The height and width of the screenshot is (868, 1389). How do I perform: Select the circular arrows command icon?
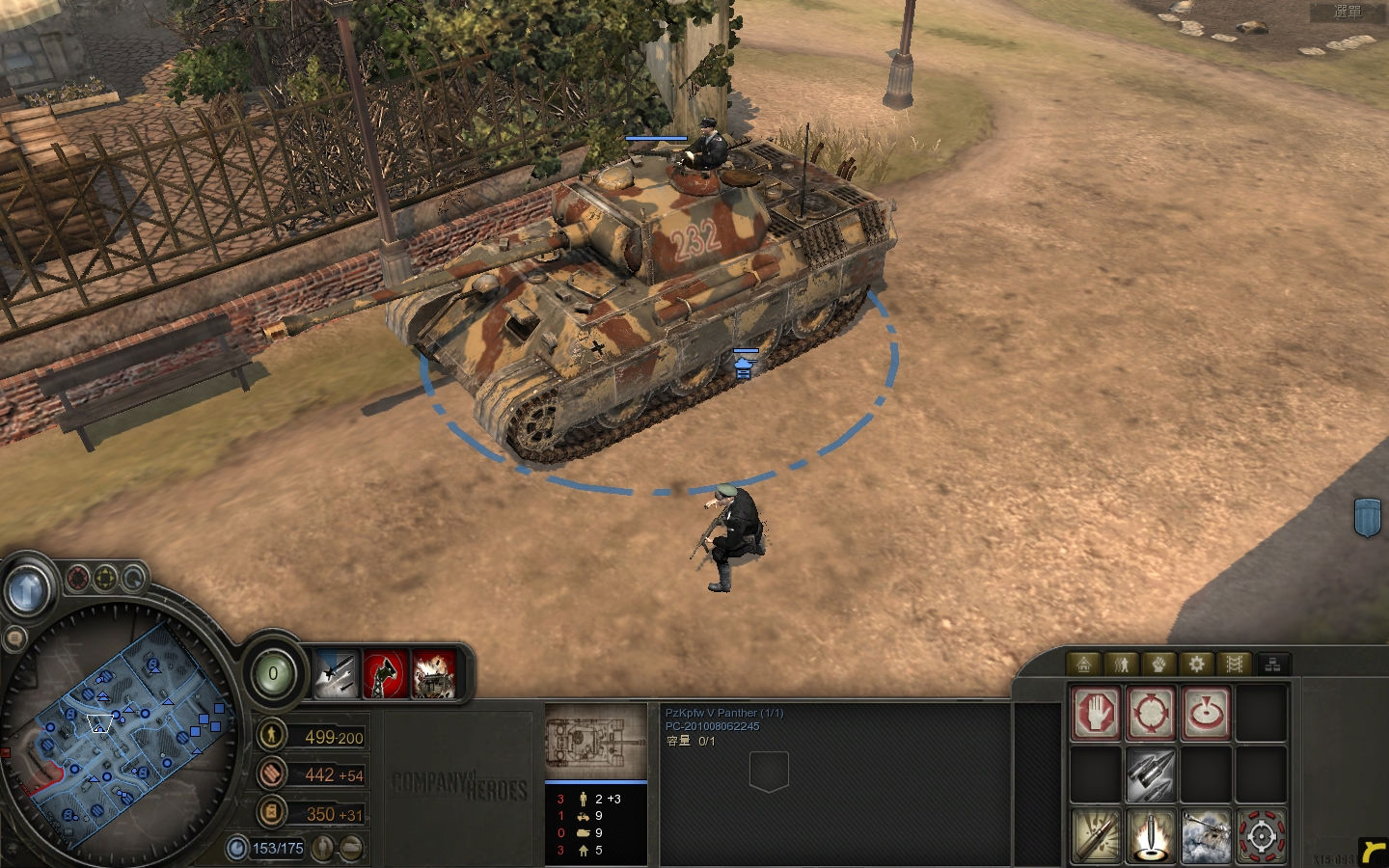1151,714
